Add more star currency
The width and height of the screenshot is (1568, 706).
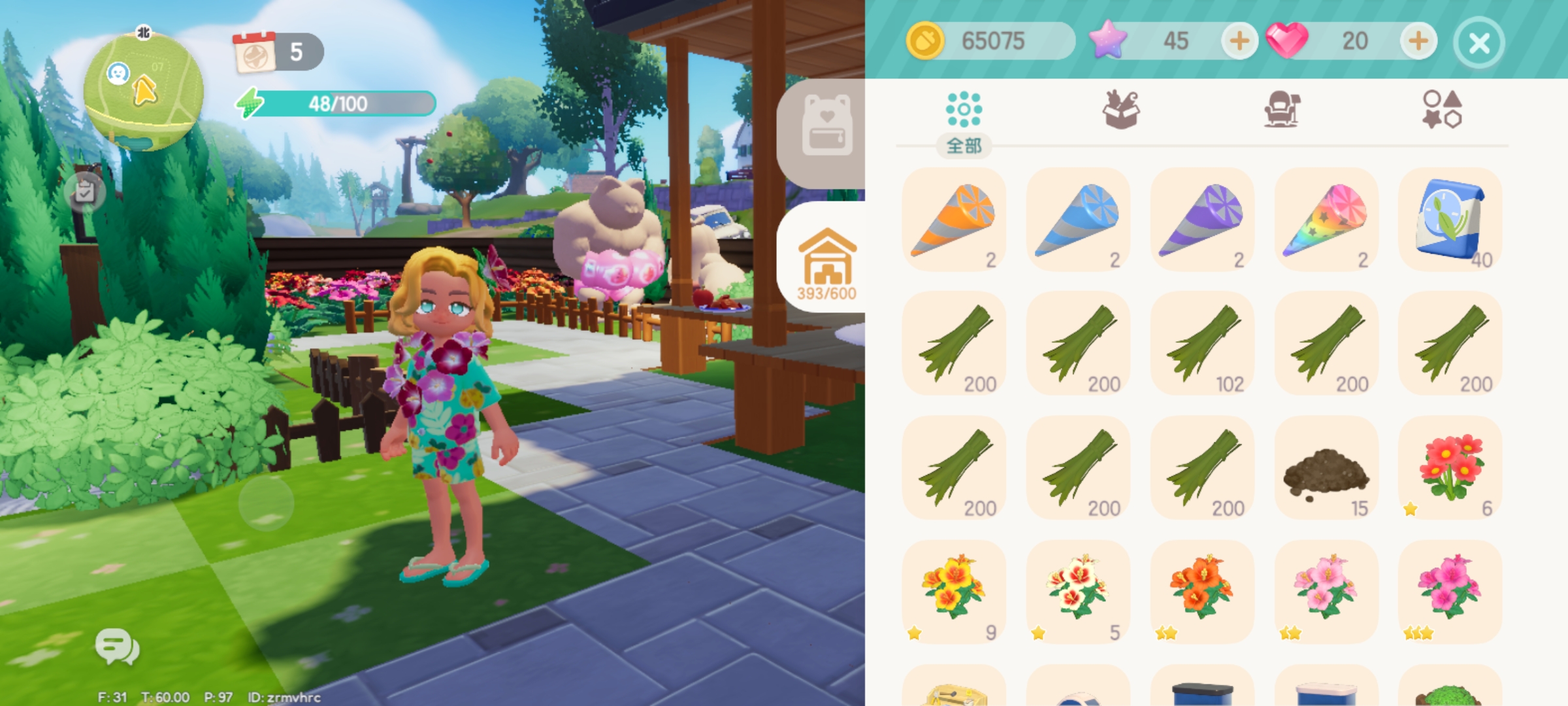pos(1239,41)
